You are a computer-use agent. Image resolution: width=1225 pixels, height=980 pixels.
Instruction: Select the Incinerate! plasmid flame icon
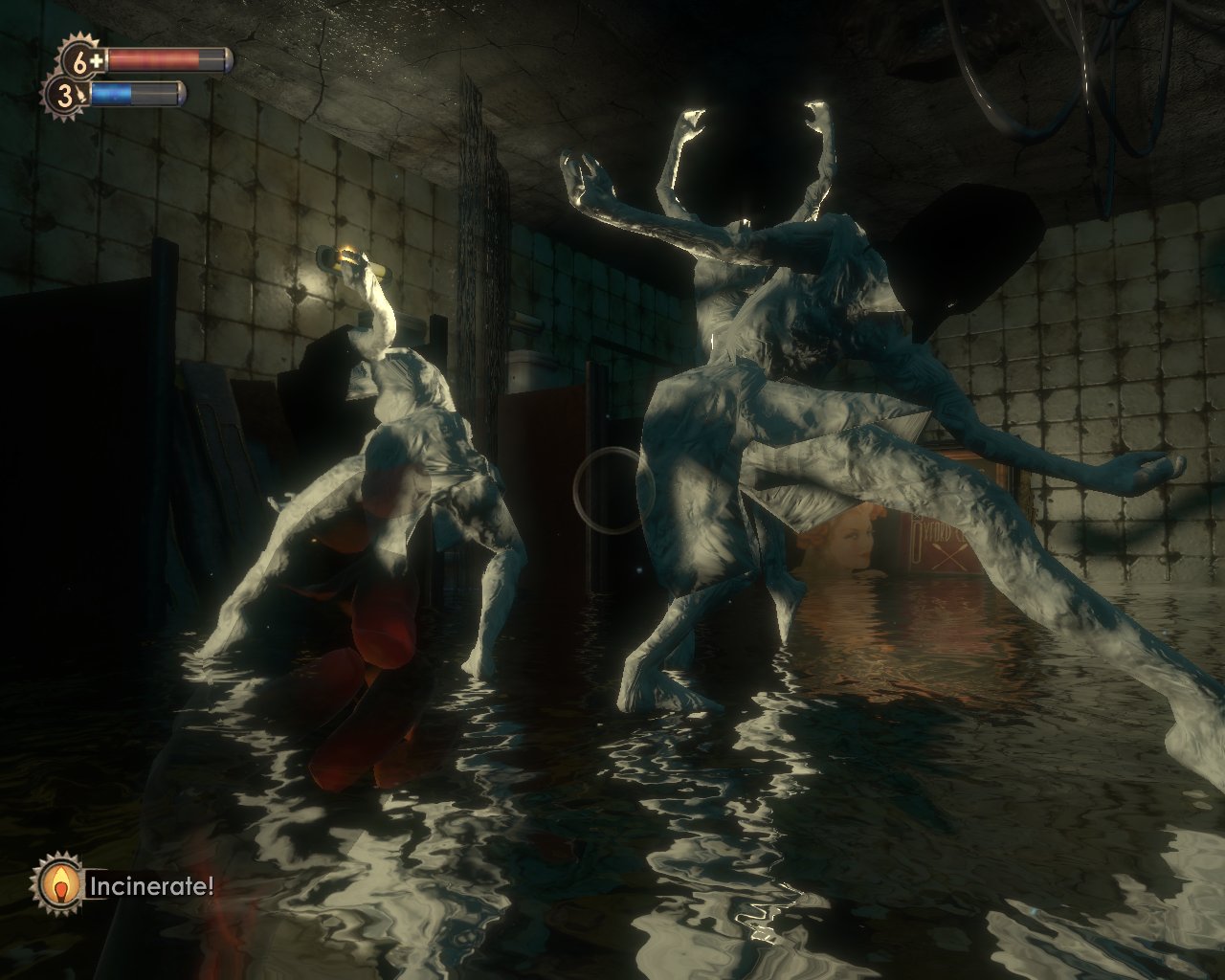click(x=58, y=885)
